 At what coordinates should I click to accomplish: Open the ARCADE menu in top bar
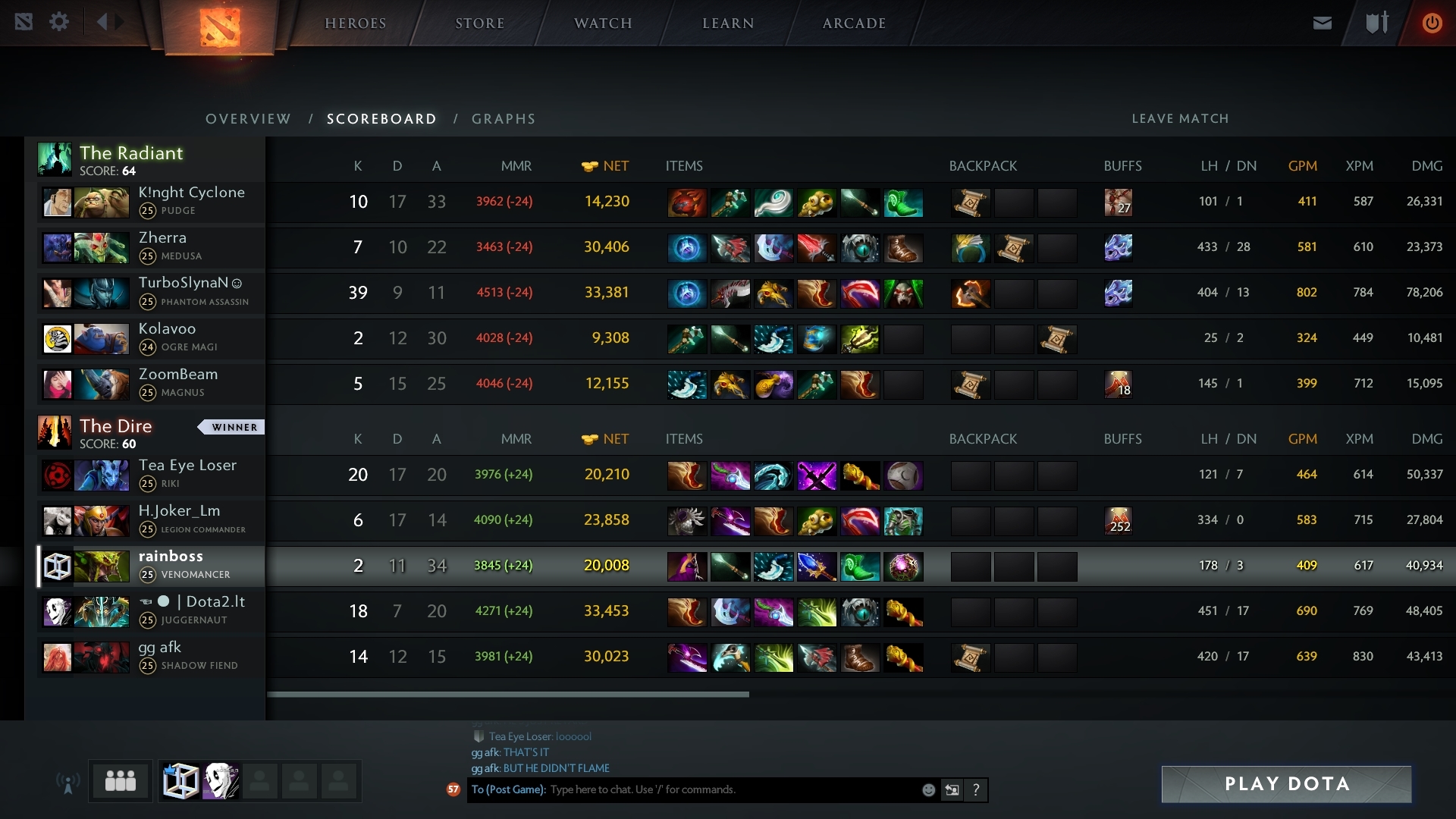tap(853, 23)
